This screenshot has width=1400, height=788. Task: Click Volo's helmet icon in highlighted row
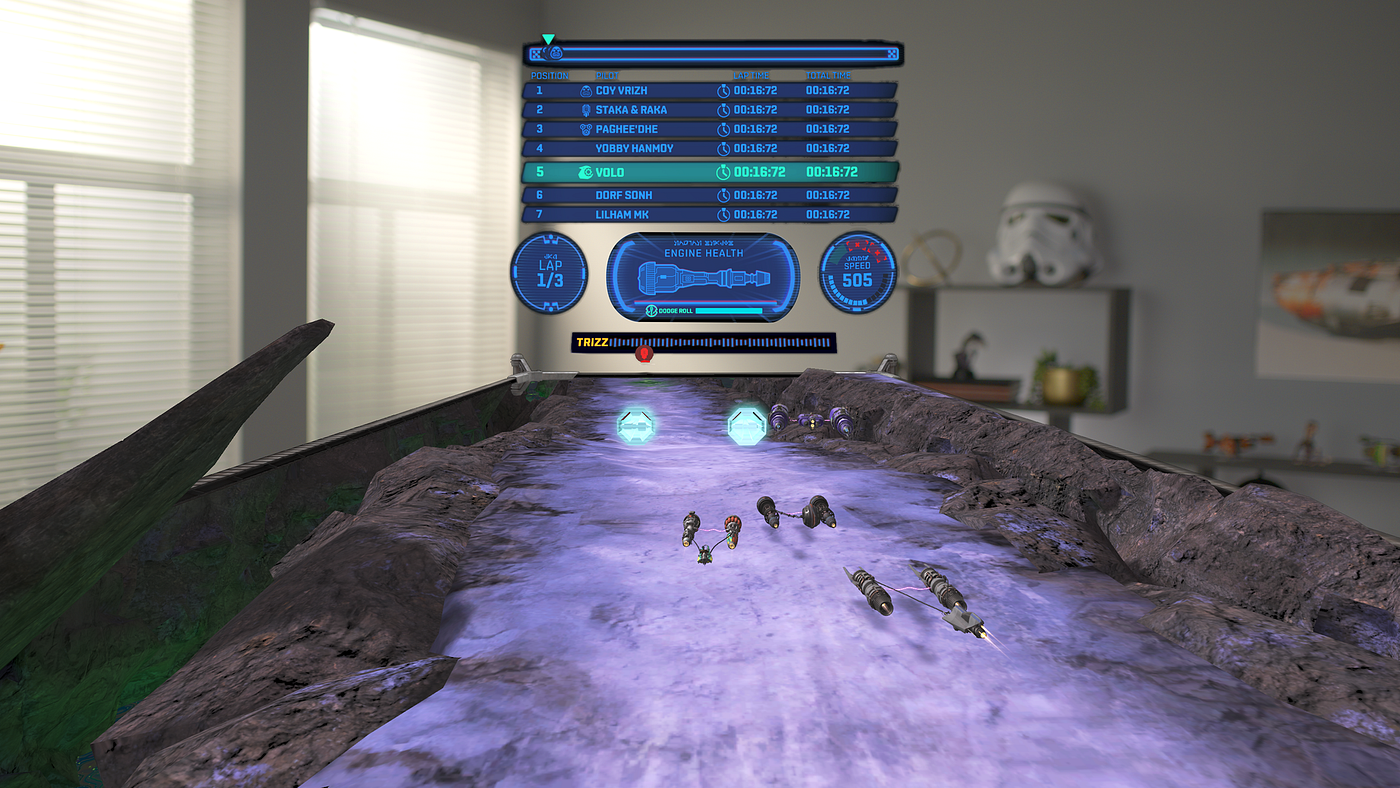586,171
